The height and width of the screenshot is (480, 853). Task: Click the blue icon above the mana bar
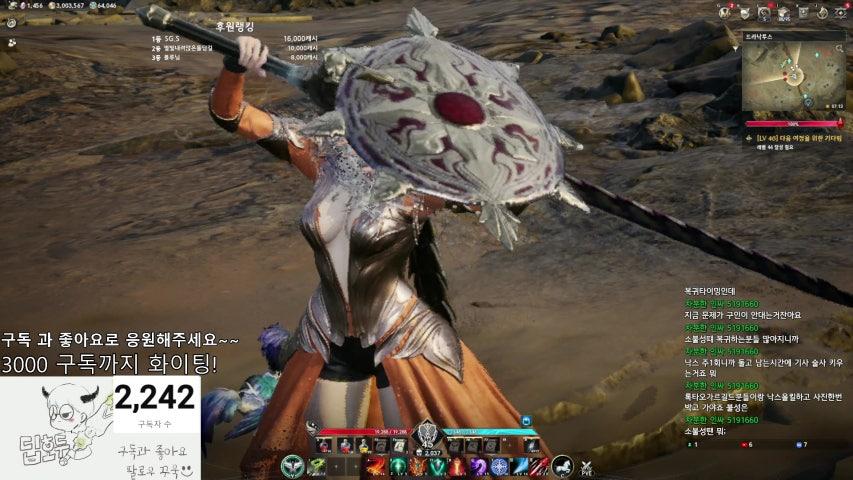(524, 420)
